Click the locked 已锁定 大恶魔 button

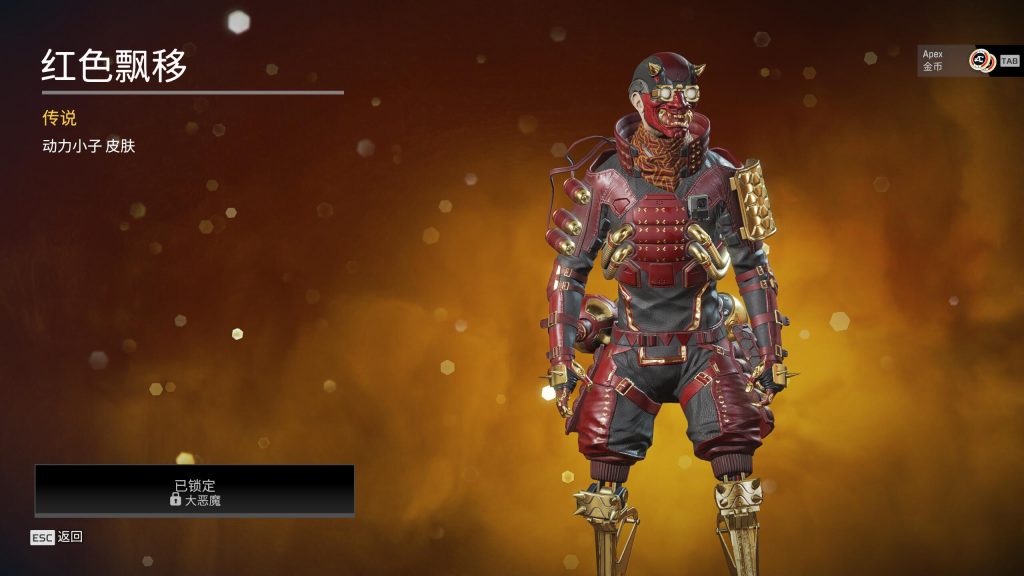click(195, 490)
